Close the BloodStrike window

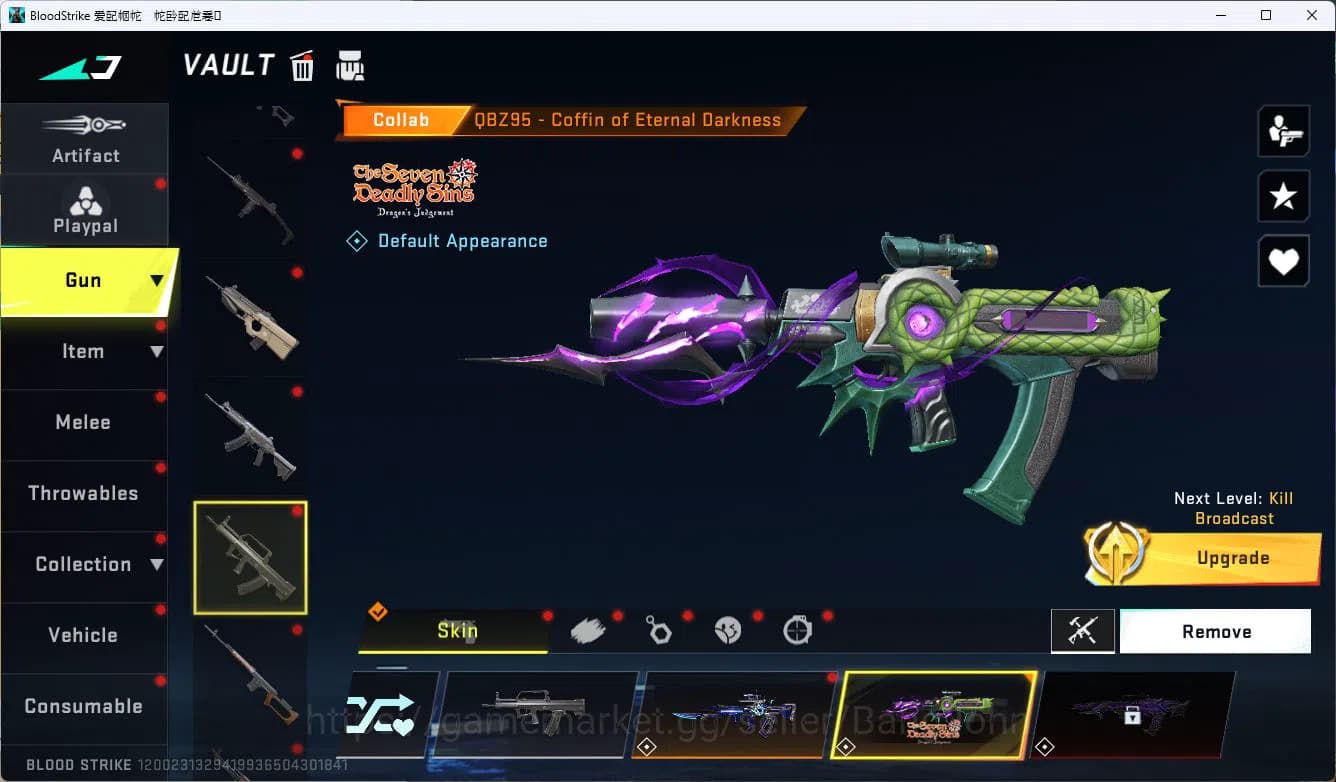point(1312,15)
